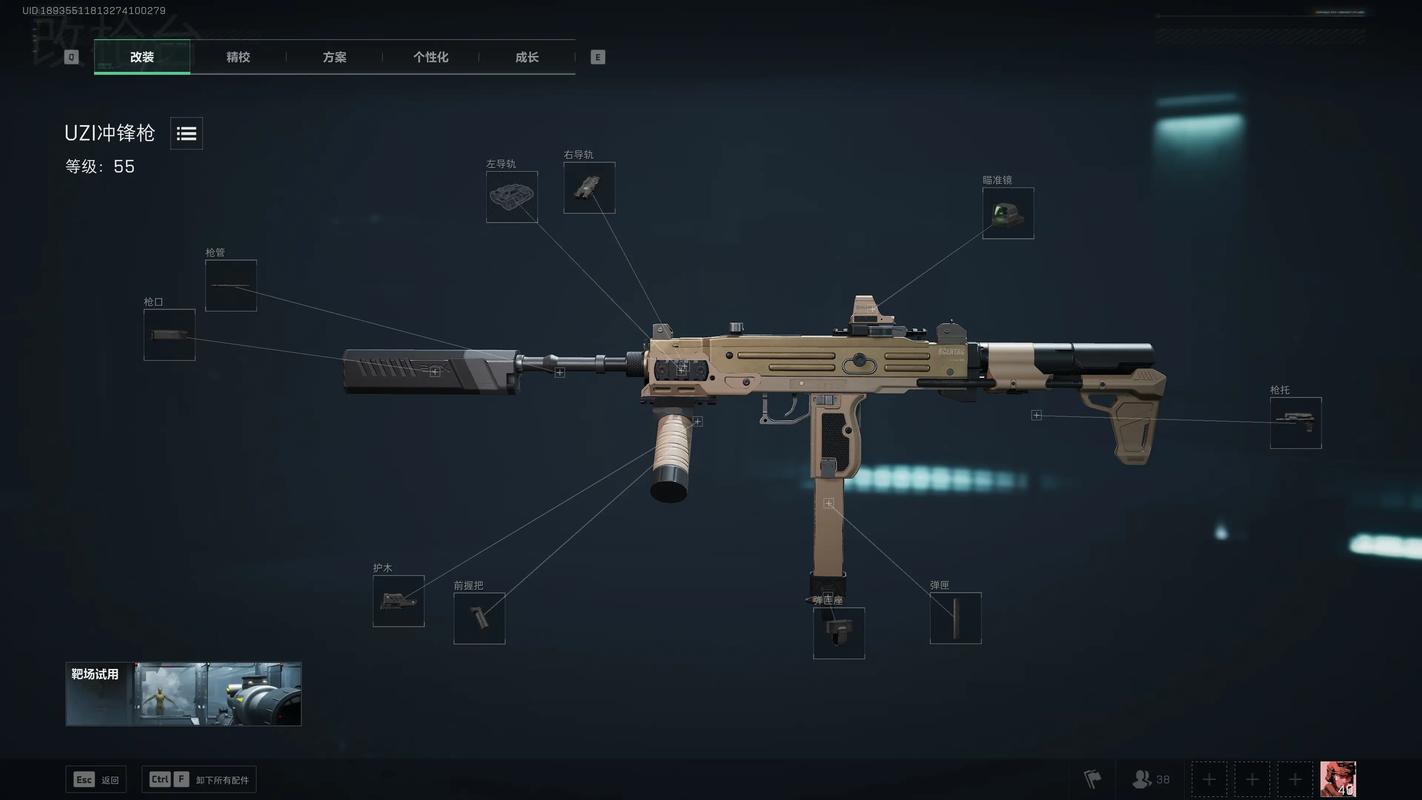Click the 枪口 muzzle slot
Viewport: 1422px width, 800px height.
pyautogui.click(x=169, y=335)
